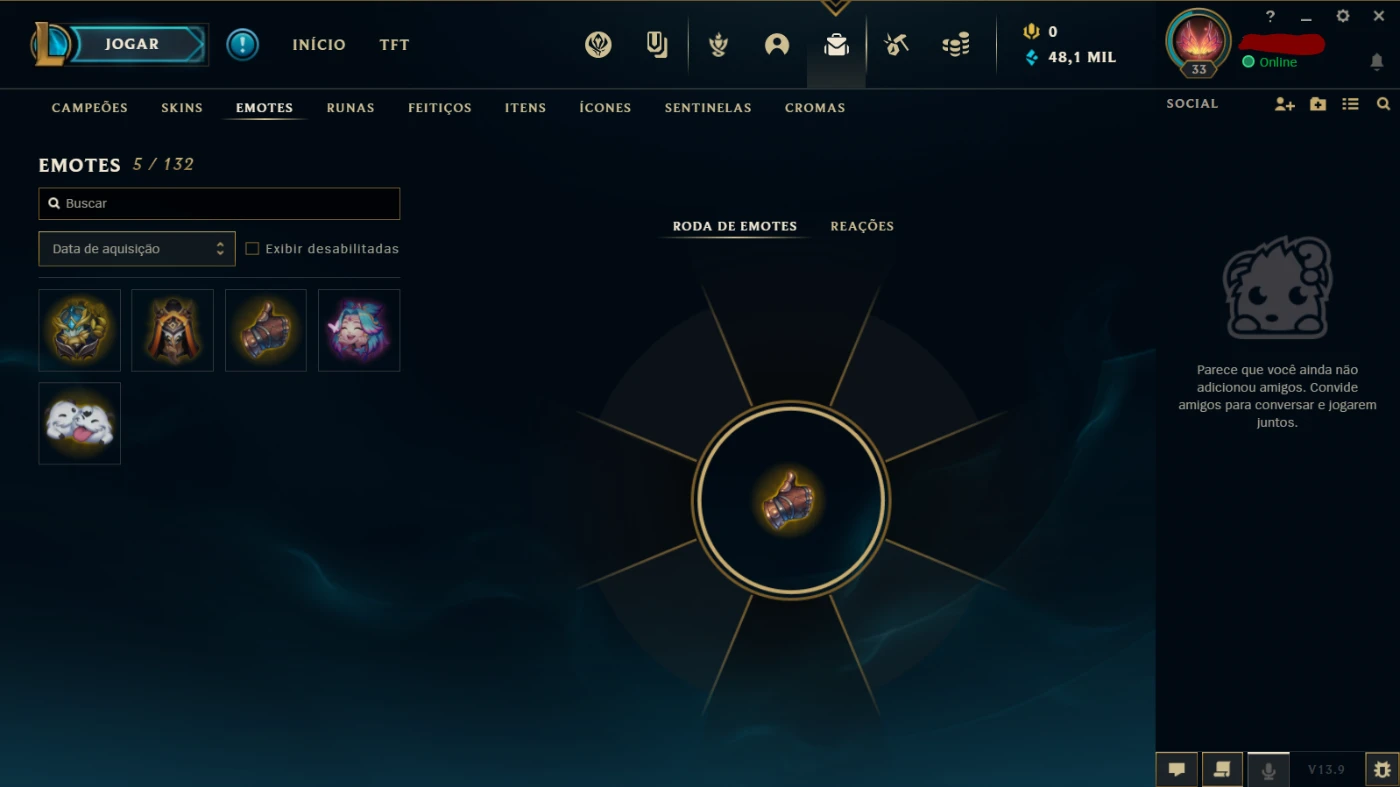Report a bug using the bug icon
1400x787 pixels.
(x=1384, y=769)
